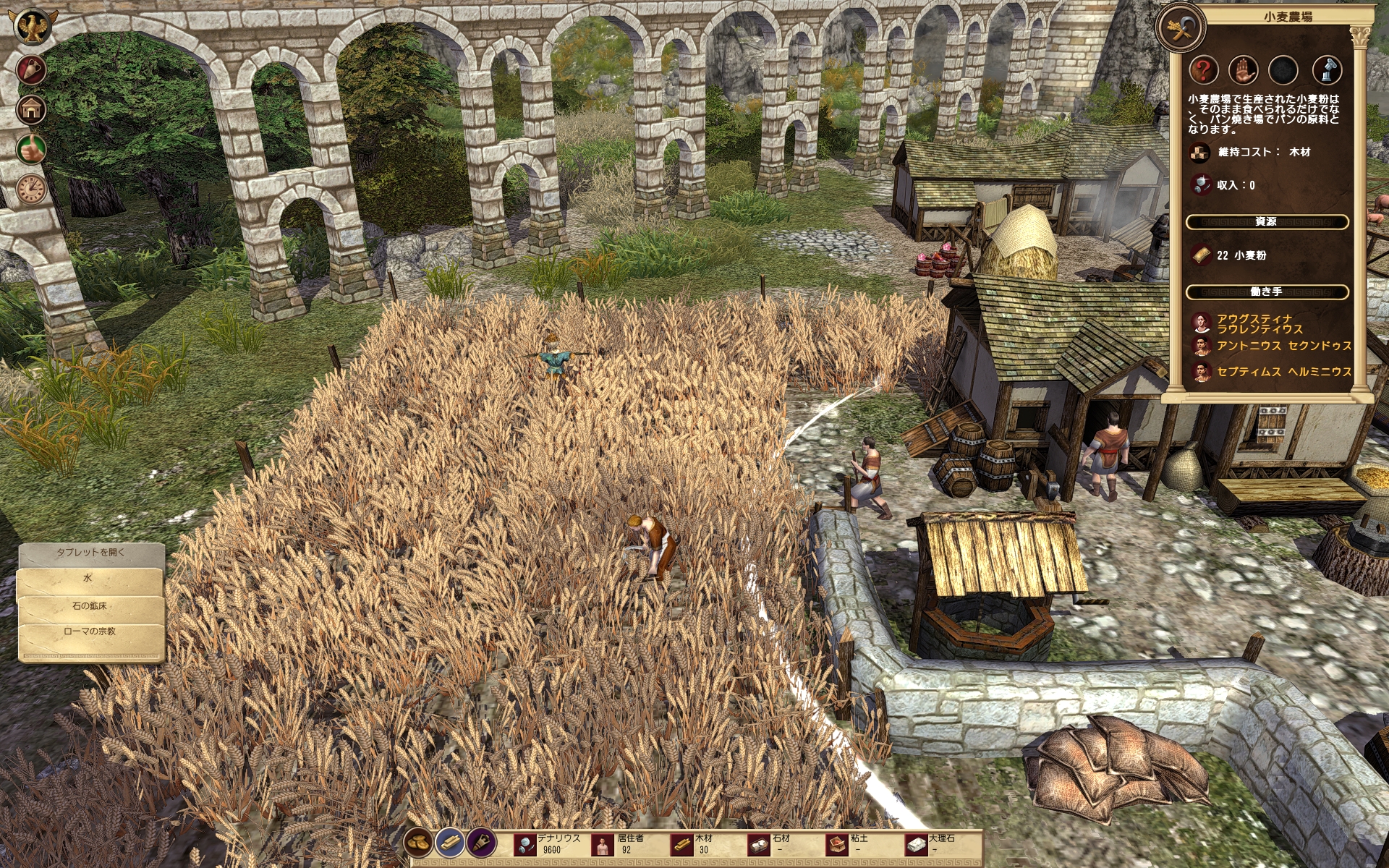1389x868 pixels.
Task: Click the broken column demolish icon
Action: (x=1327, y=70)
